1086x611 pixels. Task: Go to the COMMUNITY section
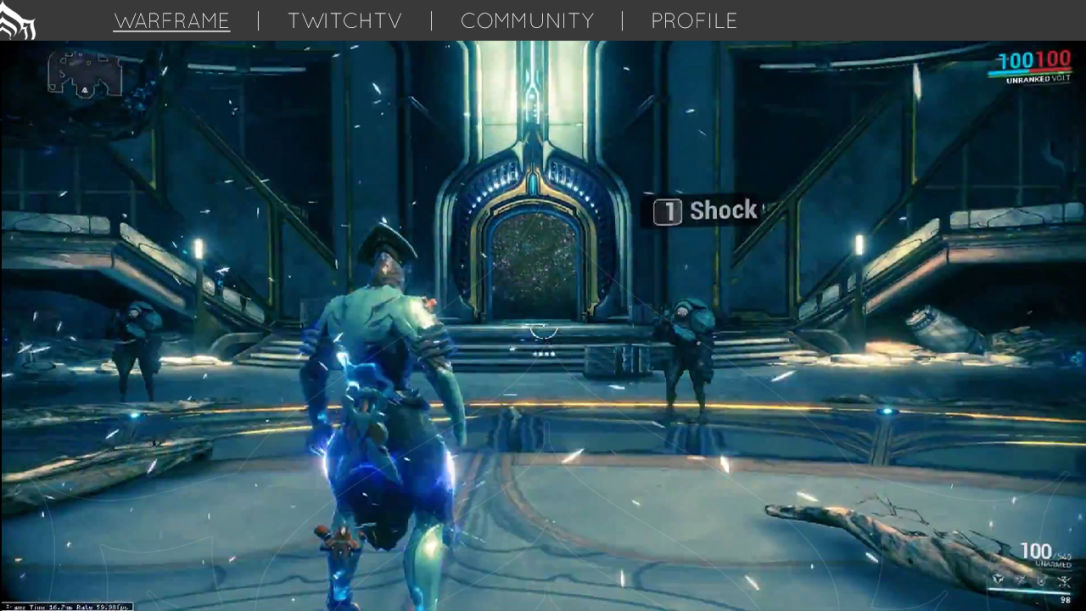tap(527, 21)
